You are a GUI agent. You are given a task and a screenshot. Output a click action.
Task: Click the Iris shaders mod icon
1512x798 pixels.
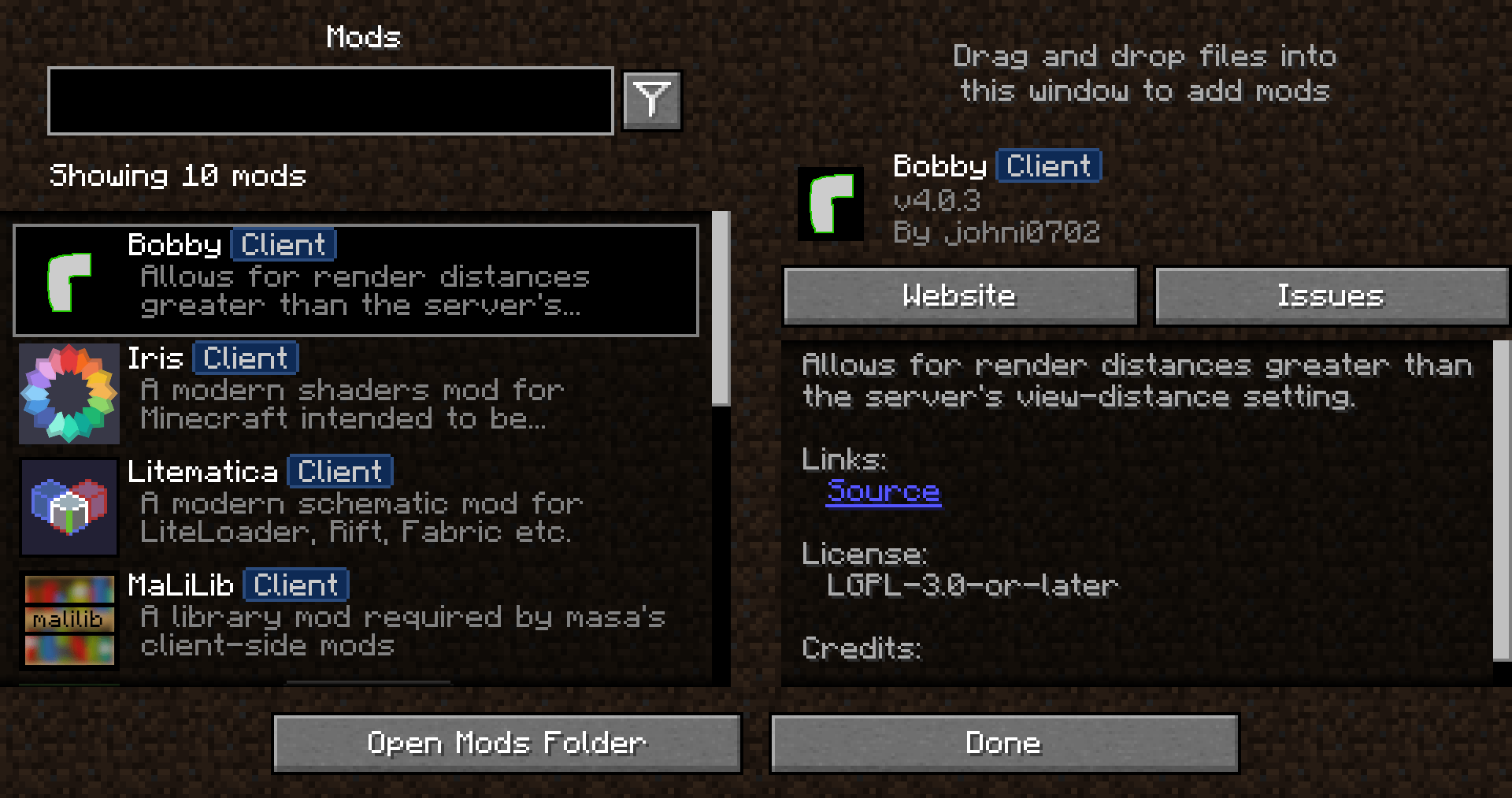coord(69,394)
